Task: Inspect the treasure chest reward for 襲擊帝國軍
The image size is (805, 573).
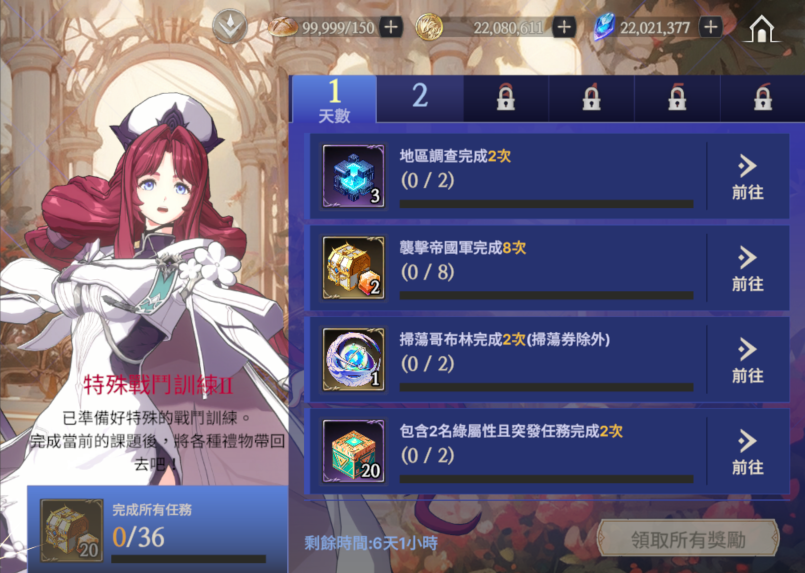Action: 353,268
